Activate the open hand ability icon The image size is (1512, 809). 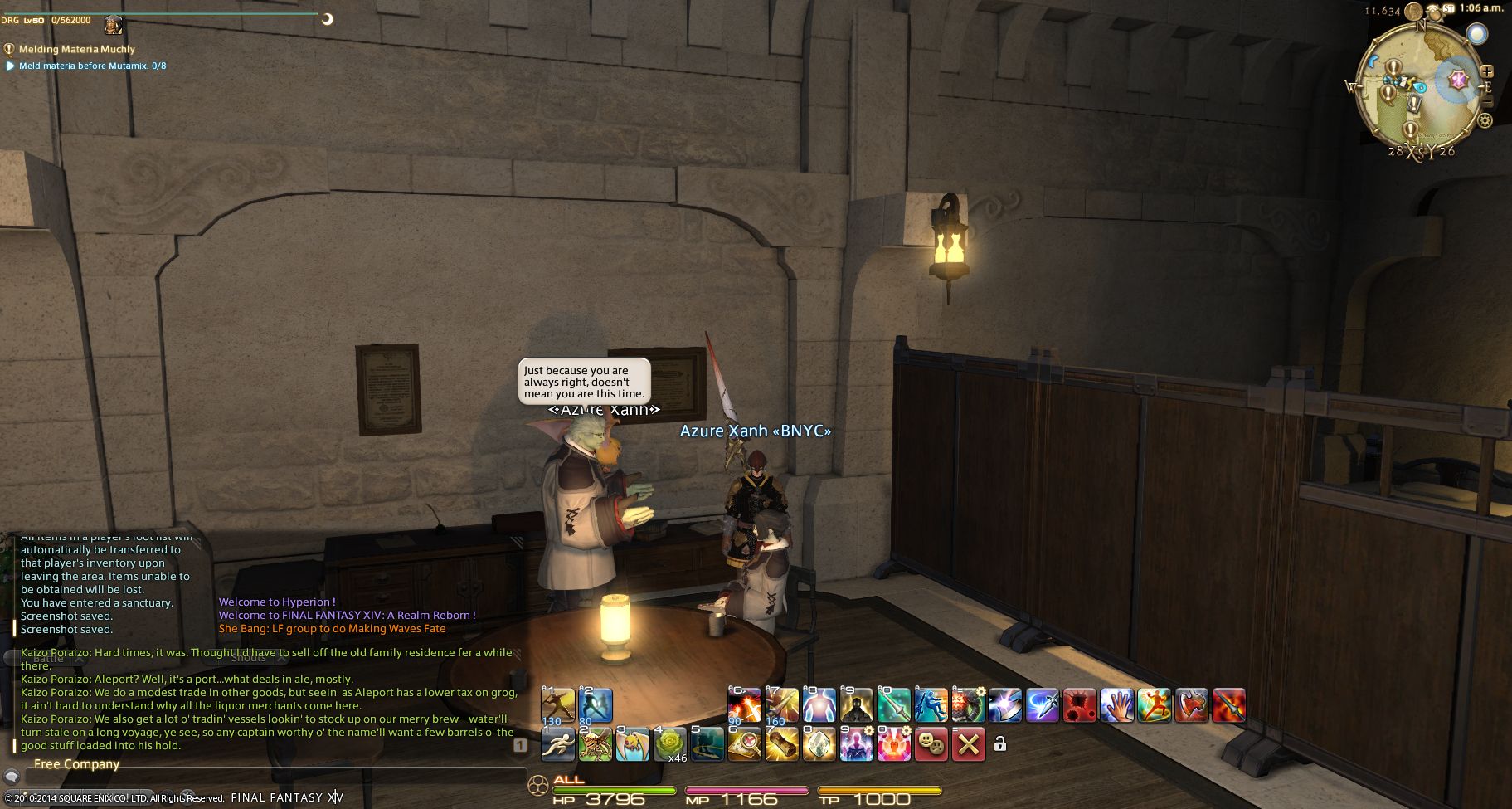point(1116,705)
